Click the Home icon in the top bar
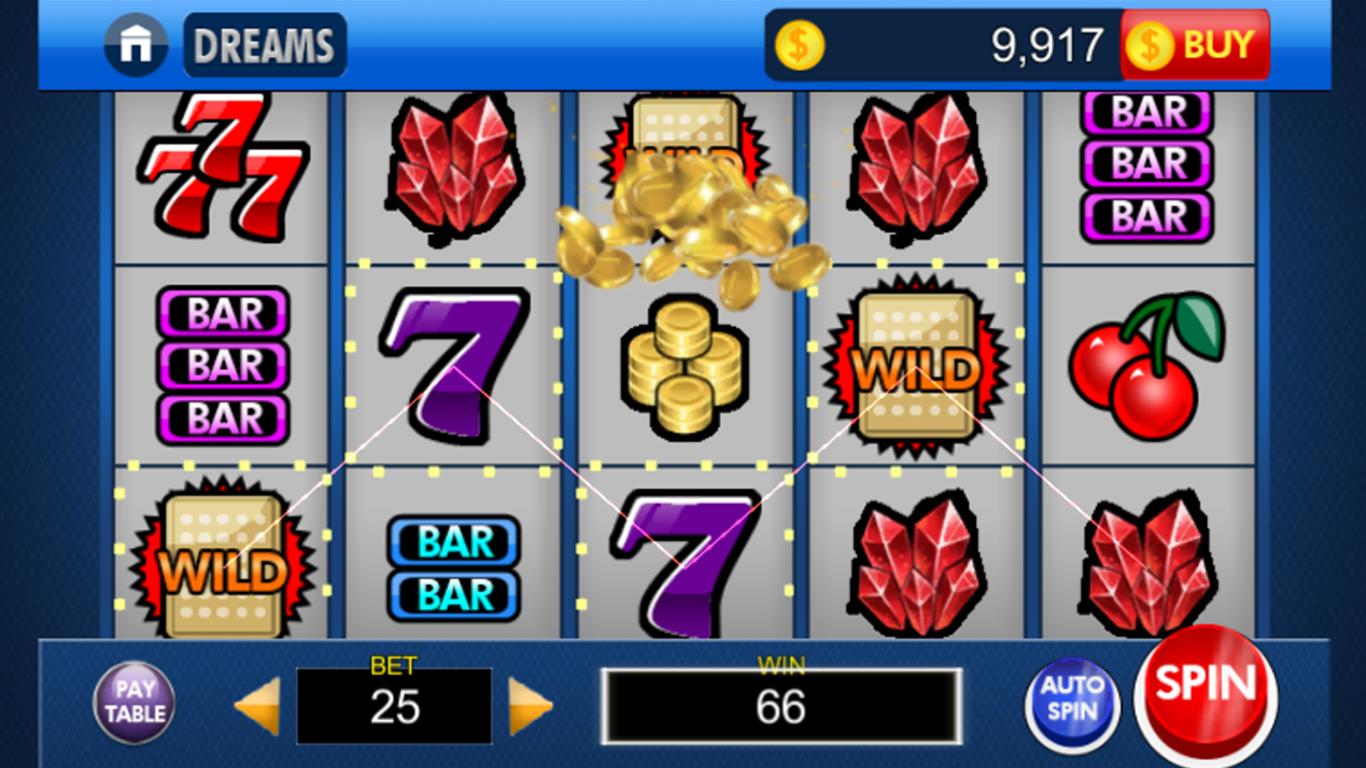The height and width of the screenshot is (768, 1366). coord(136,44)
